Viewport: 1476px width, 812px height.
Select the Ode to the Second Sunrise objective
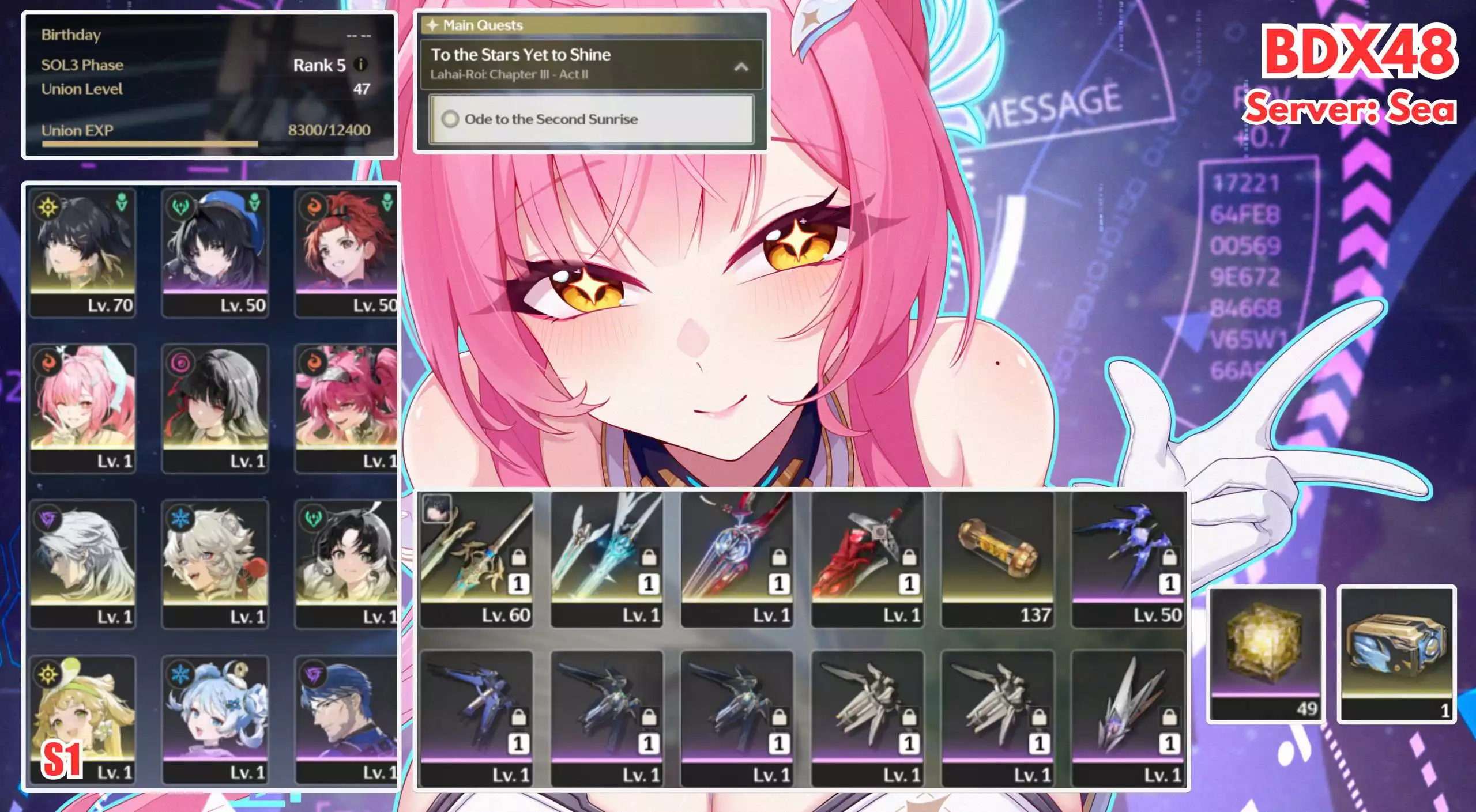click(591, 119)
